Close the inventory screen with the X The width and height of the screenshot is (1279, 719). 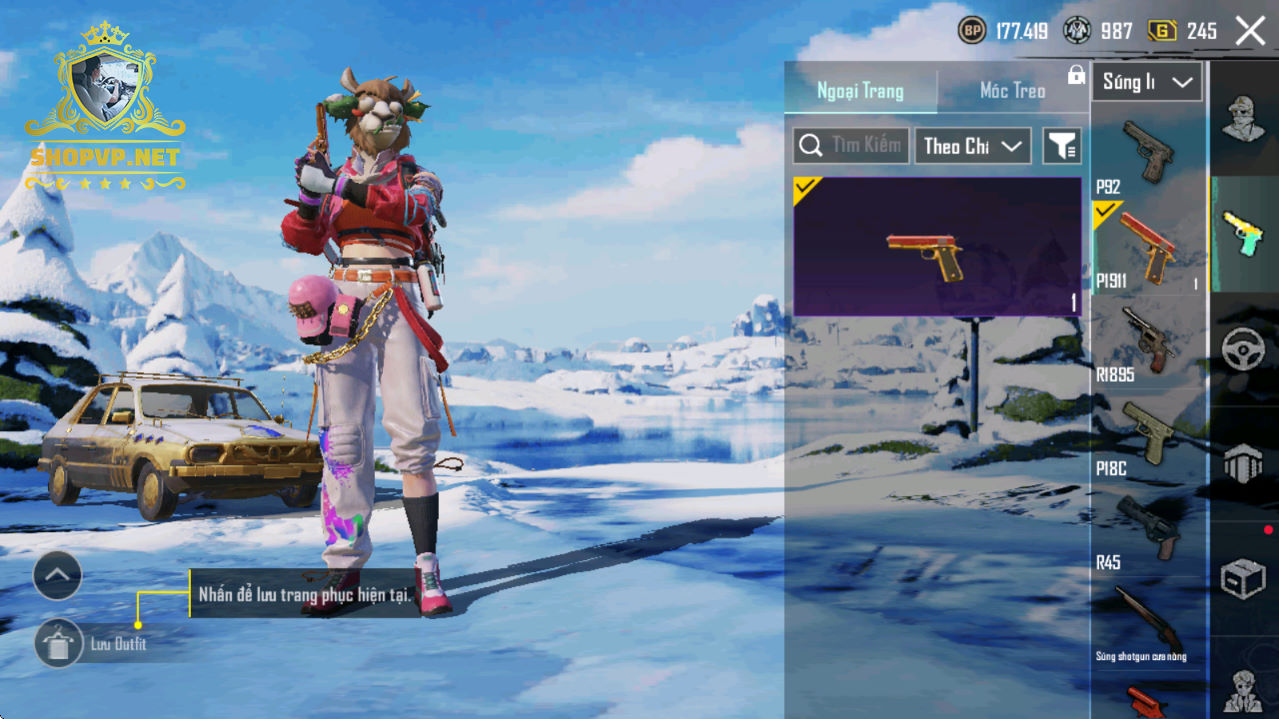click(1250, 31)
